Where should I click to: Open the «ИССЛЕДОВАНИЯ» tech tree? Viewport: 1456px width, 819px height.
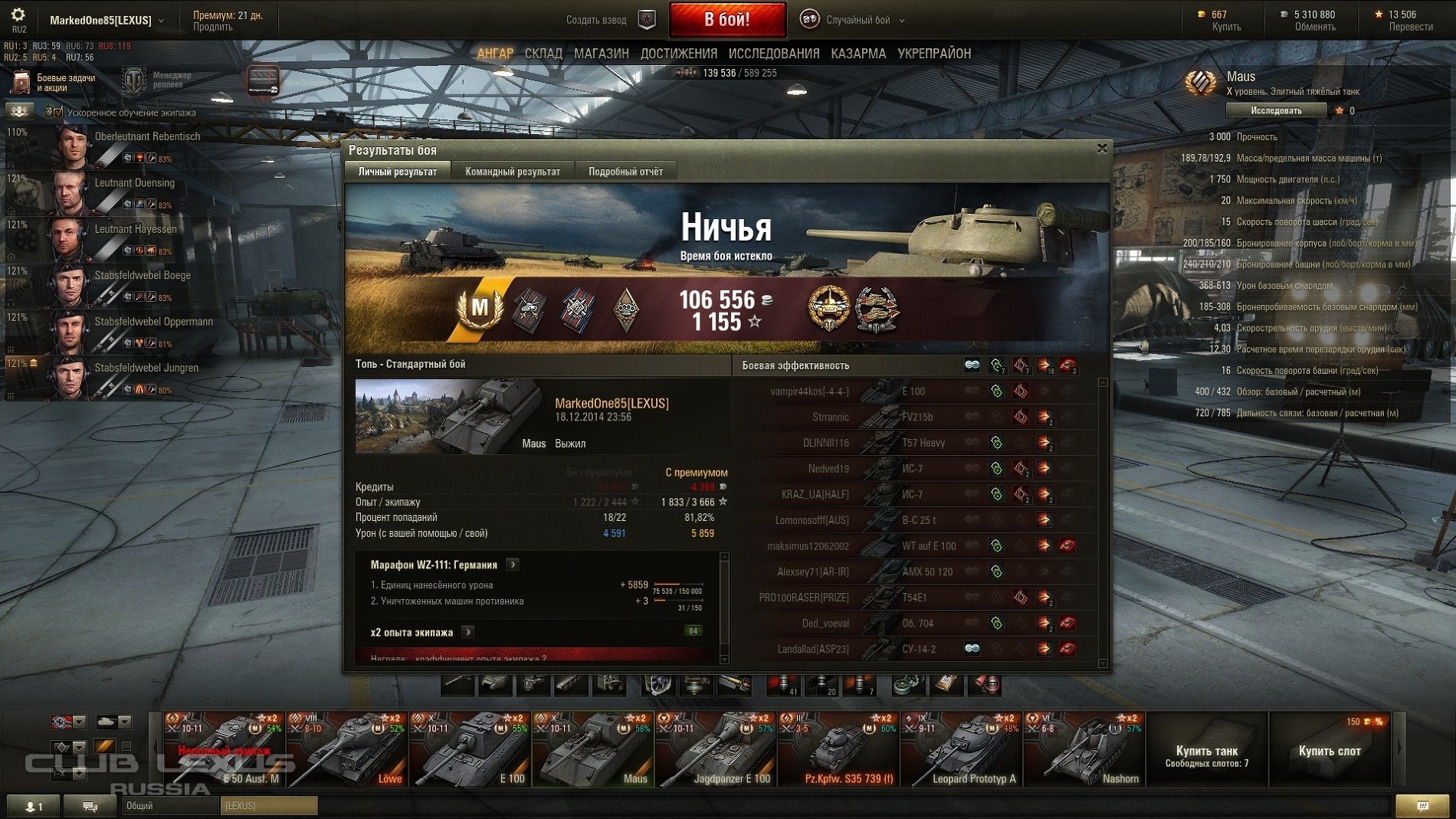(773, 54)
